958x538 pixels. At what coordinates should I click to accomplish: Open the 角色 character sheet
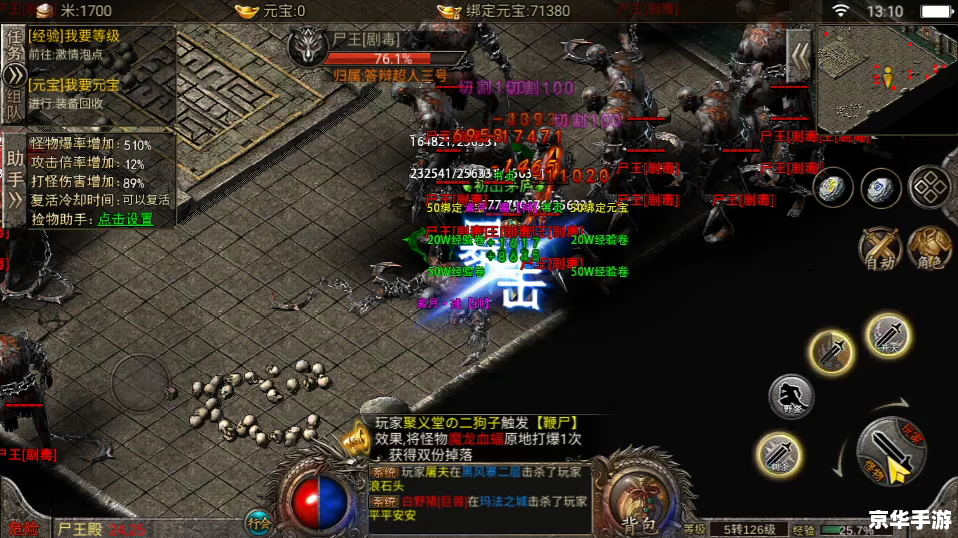pyautogui.click(x=930, y=246)
